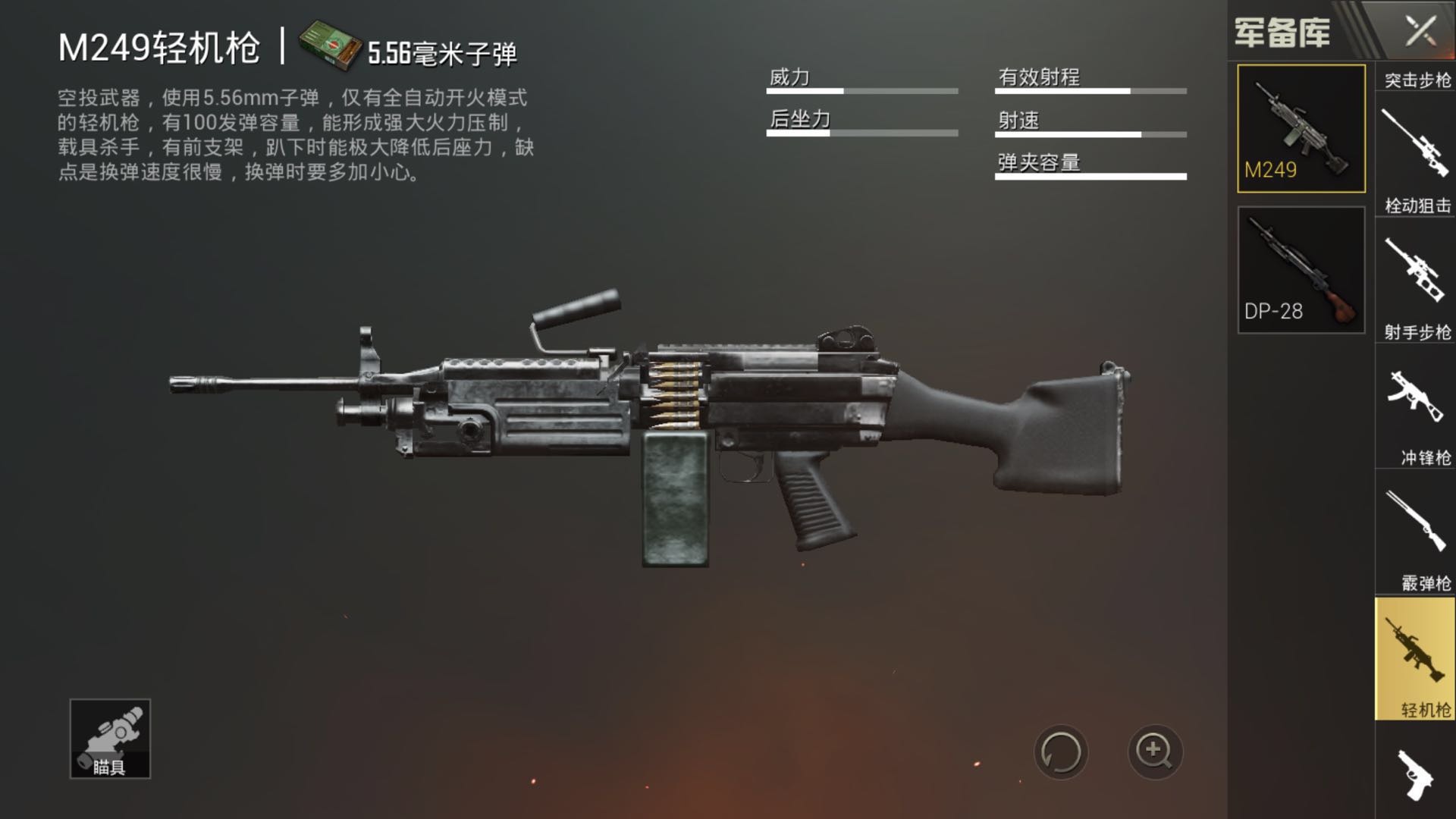Viewport: 1456px width, 819px height.
Task: Close the armory screen
Action: click(x=1420, y=32)
